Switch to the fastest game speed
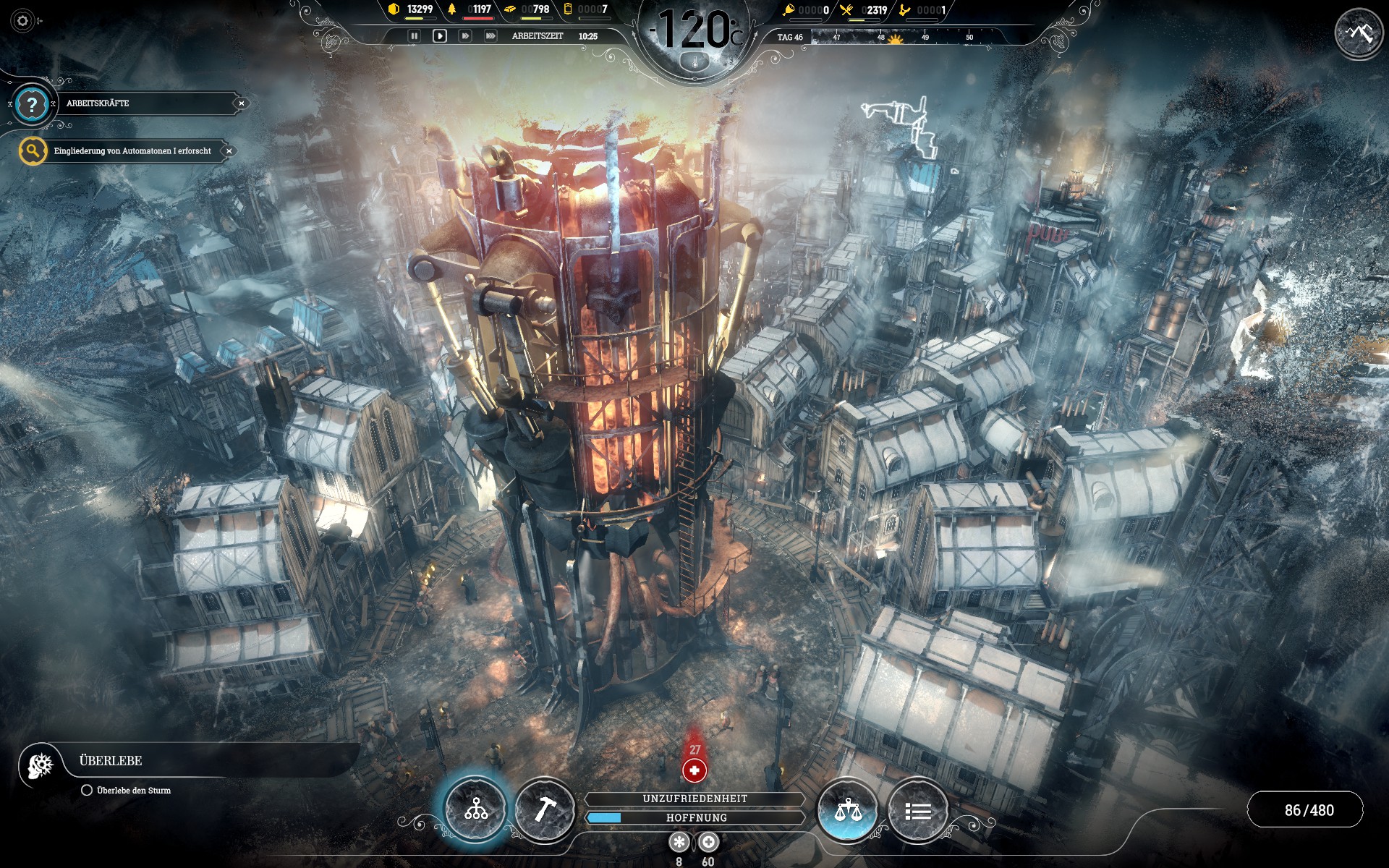The width and height of the screenshot is (1389, 868). click(x=490, y=35)
